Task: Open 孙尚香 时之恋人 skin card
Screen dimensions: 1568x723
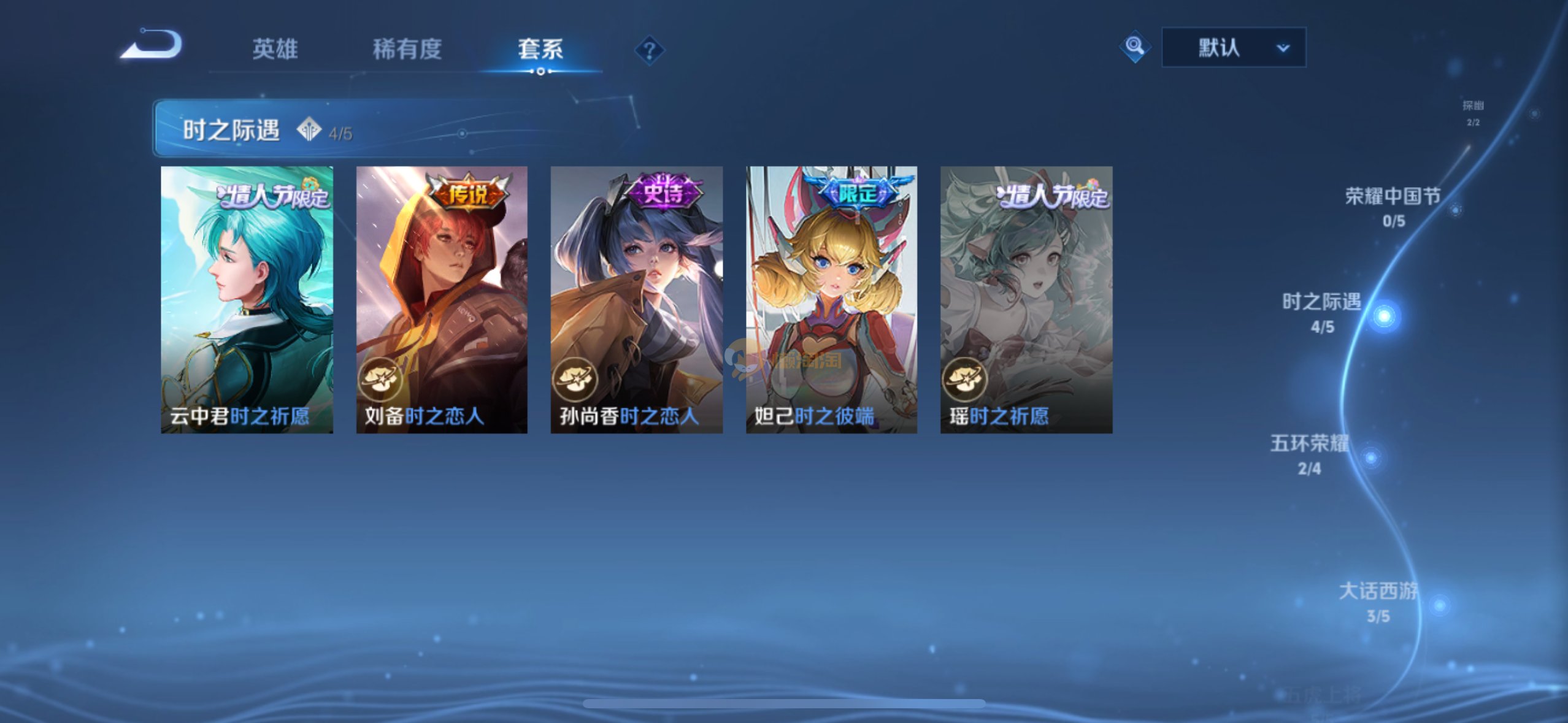Action: click(x=636, y=299)
